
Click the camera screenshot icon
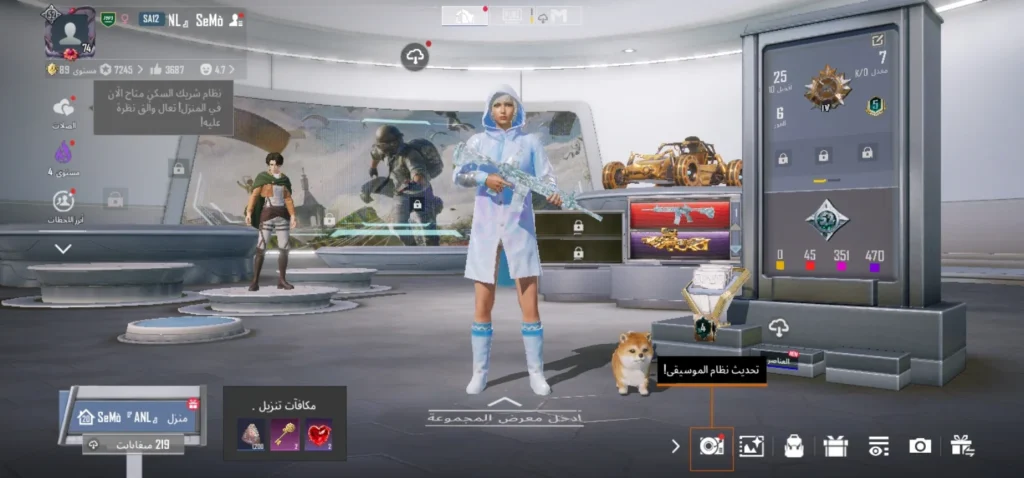[x=920, y=446]
